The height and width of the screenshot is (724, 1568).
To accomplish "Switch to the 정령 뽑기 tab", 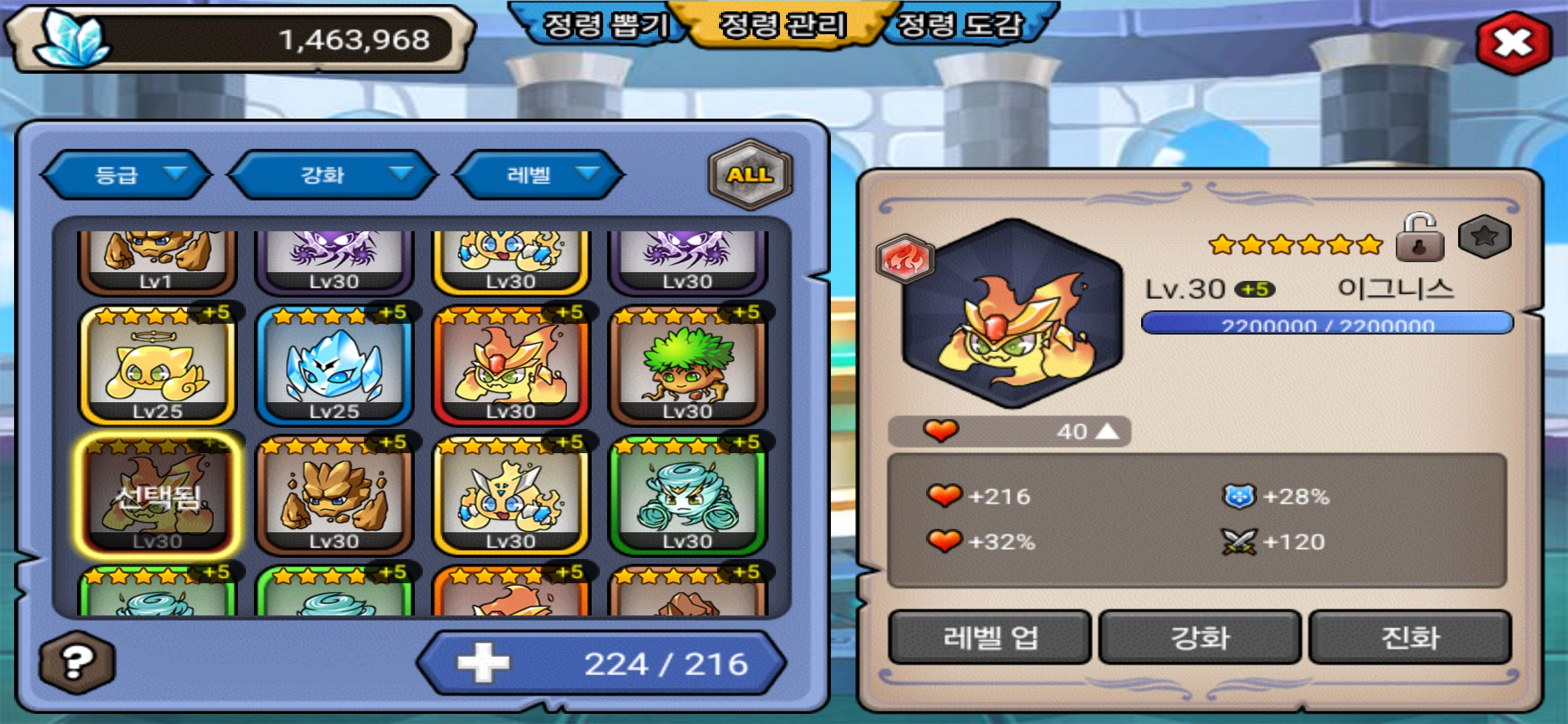I will coord(603,25).
